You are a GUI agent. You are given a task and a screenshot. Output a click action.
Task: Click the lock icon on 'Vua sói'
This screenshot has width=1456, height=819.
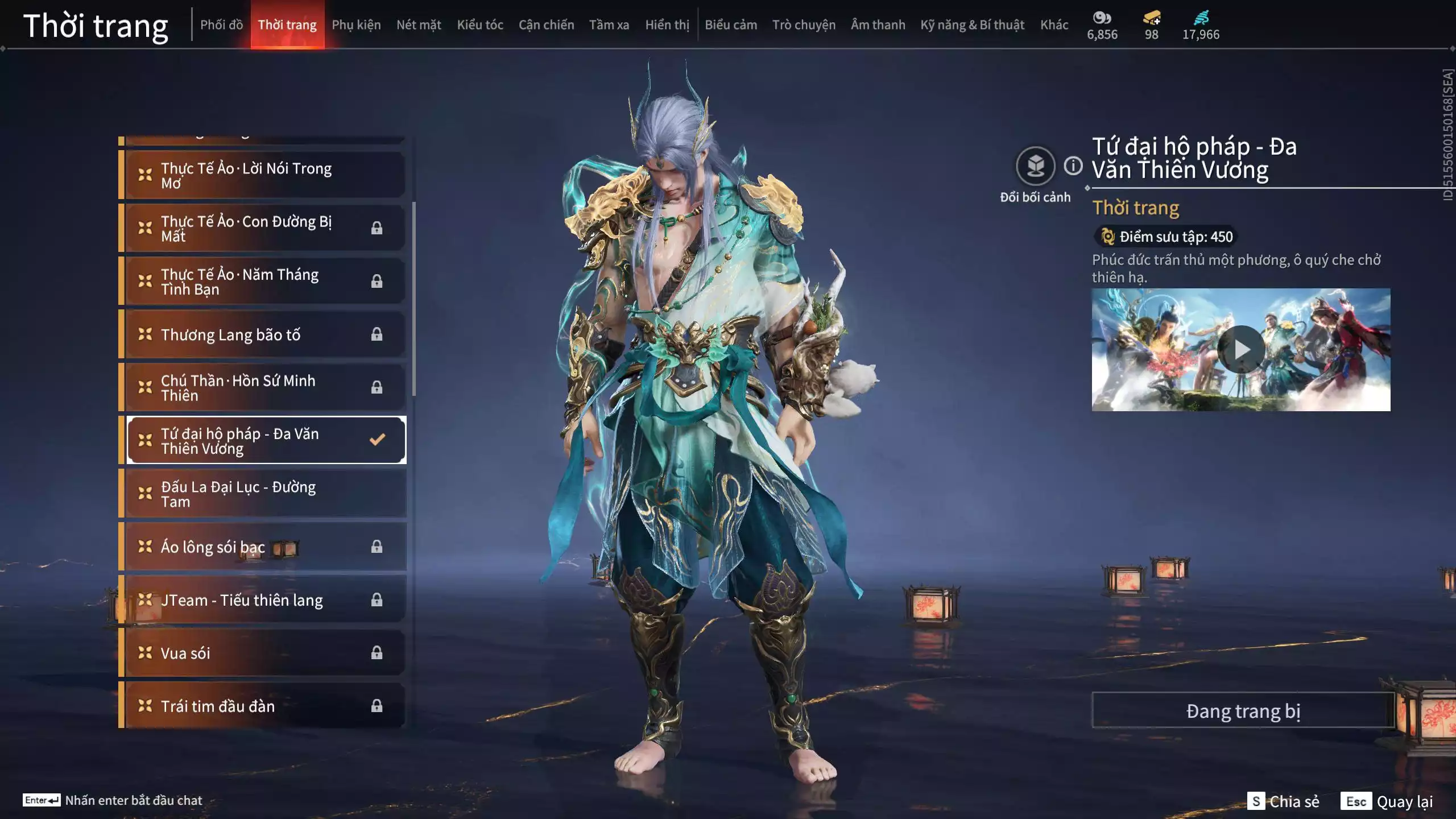pyautogui.click(x=377, y=653)
